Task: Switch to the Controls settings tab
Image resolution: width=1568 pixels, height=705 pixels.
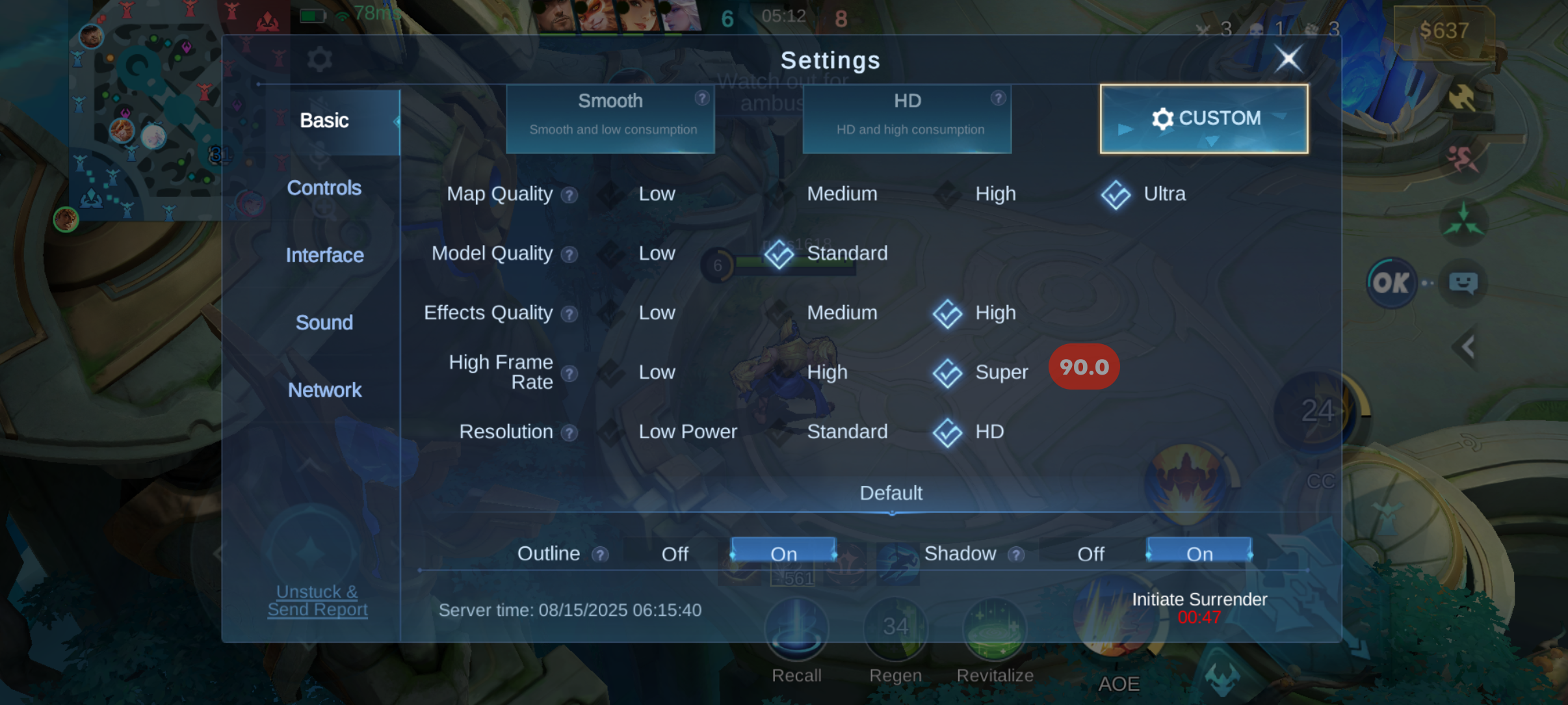Action: point(324,188)
